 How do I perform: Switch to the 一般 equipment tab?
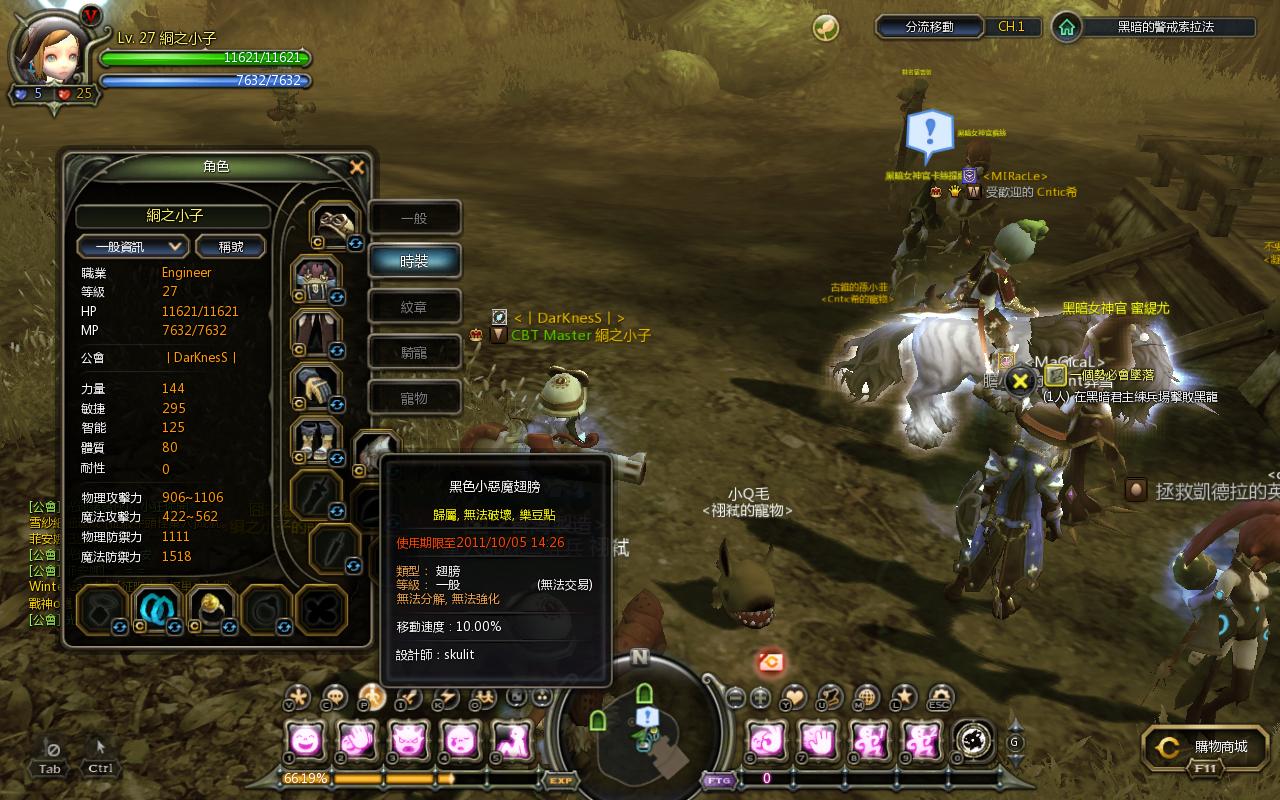(414, 218)
